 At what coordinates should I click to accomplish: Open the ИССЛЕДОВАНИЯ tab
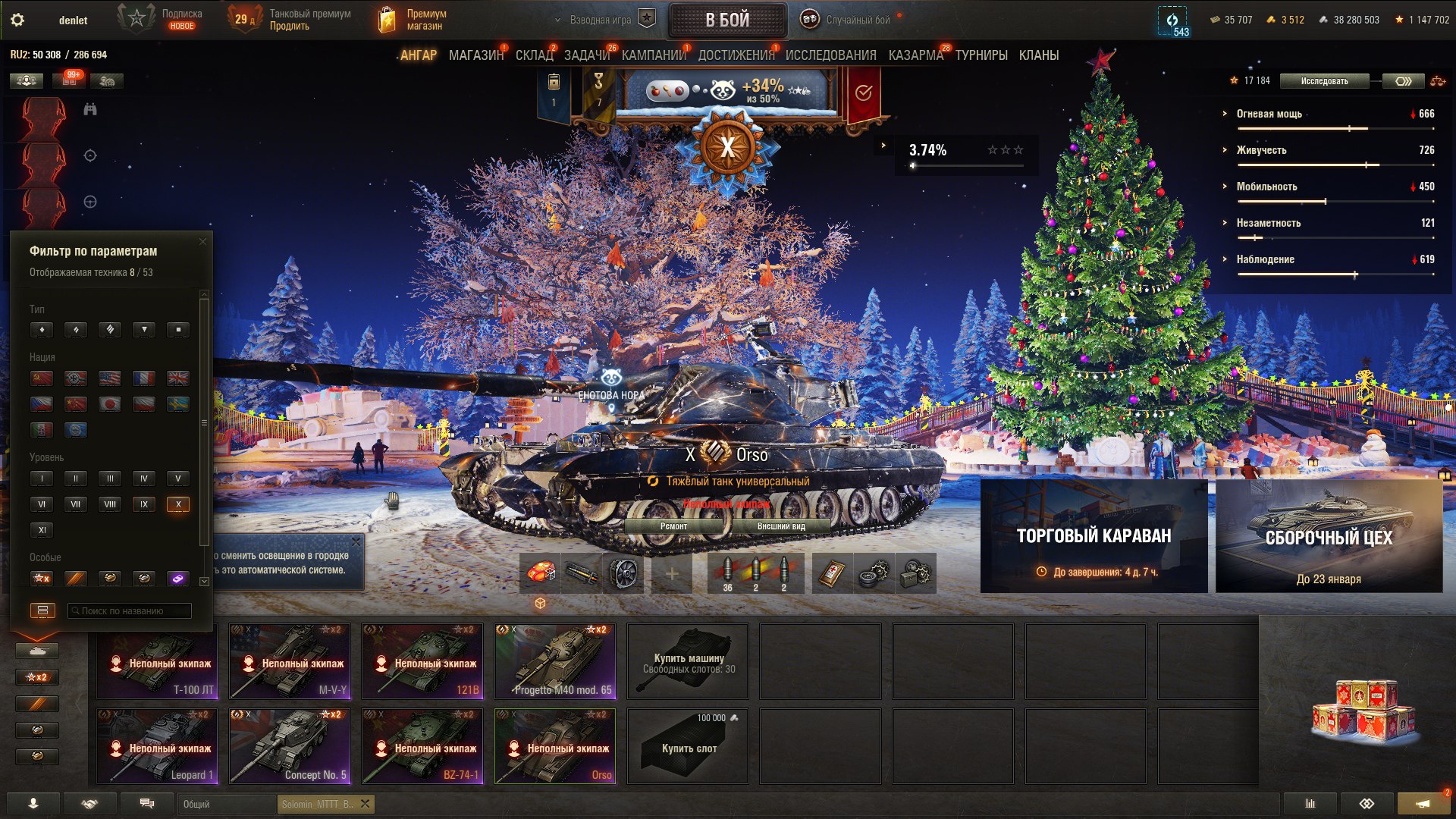(831, 55)
